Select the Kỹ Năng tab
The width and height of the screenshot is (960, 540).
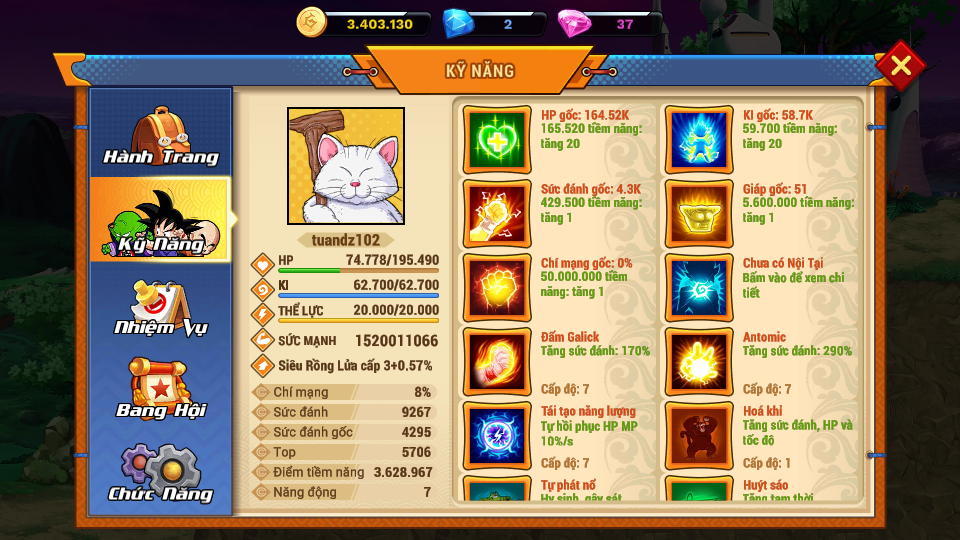tap(161, 220)
